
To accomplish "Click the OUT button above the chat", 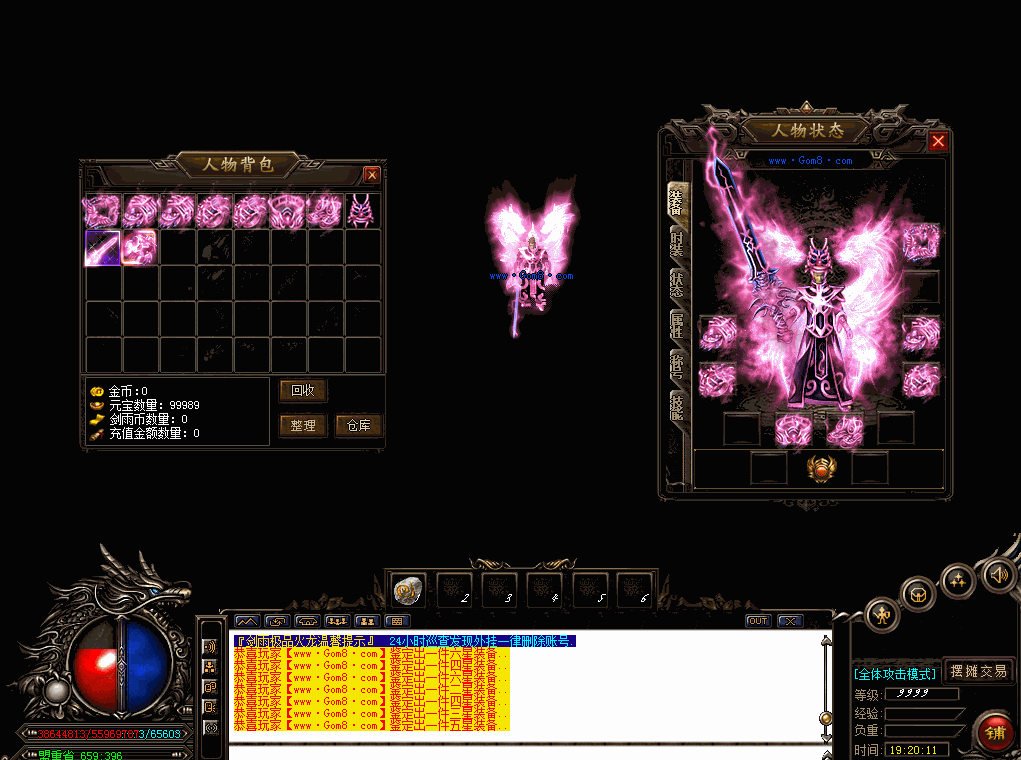I will pos(758,621).
